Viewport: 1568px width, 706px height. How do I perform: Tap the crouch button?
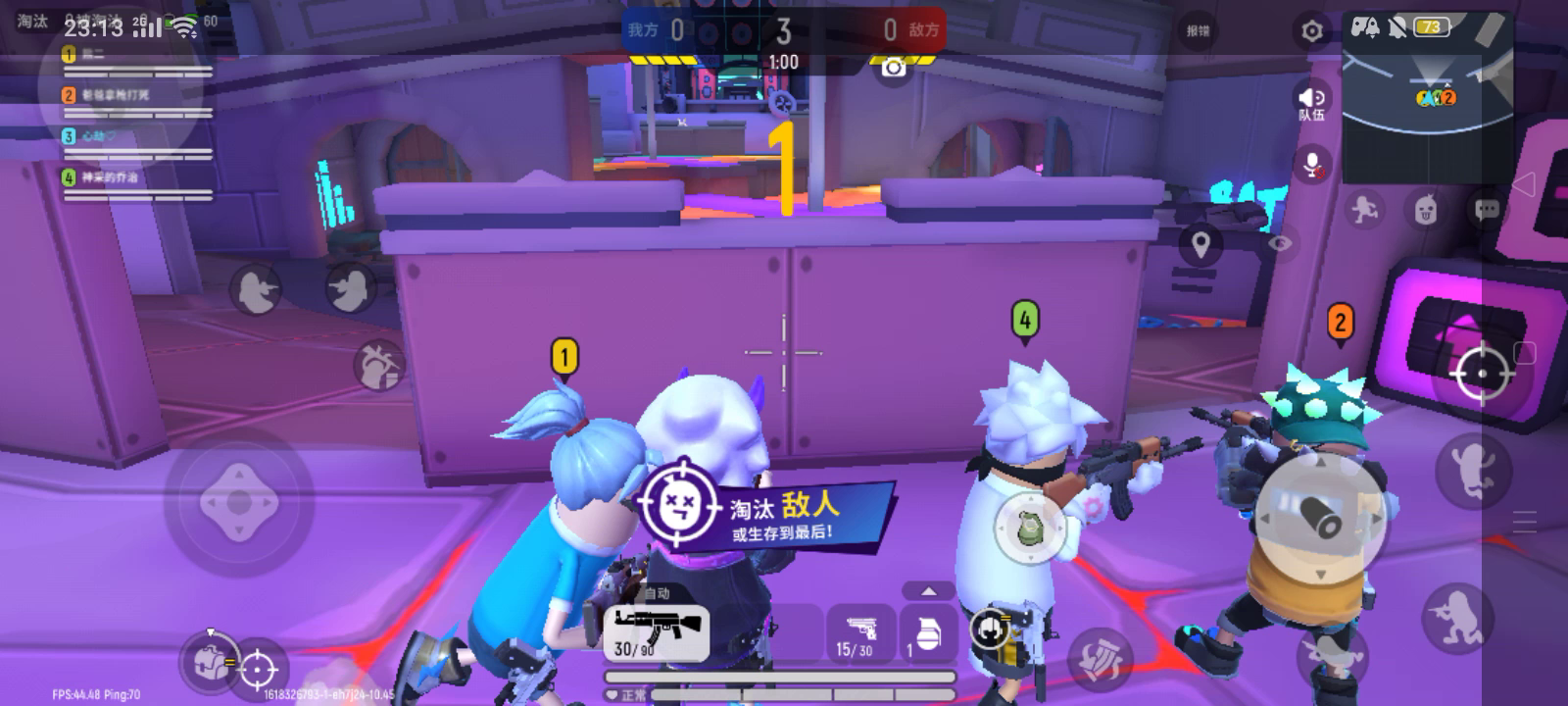[x=1457, y=616]
